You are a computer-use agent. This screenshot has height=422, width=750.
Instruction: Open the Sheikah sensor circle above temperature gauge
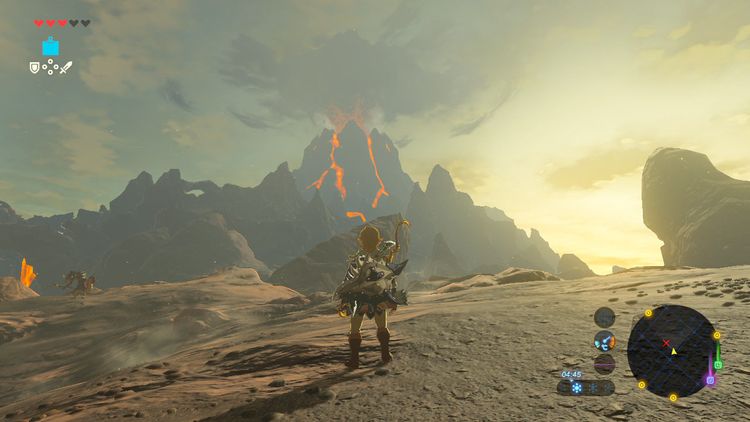tap(605, 317)
